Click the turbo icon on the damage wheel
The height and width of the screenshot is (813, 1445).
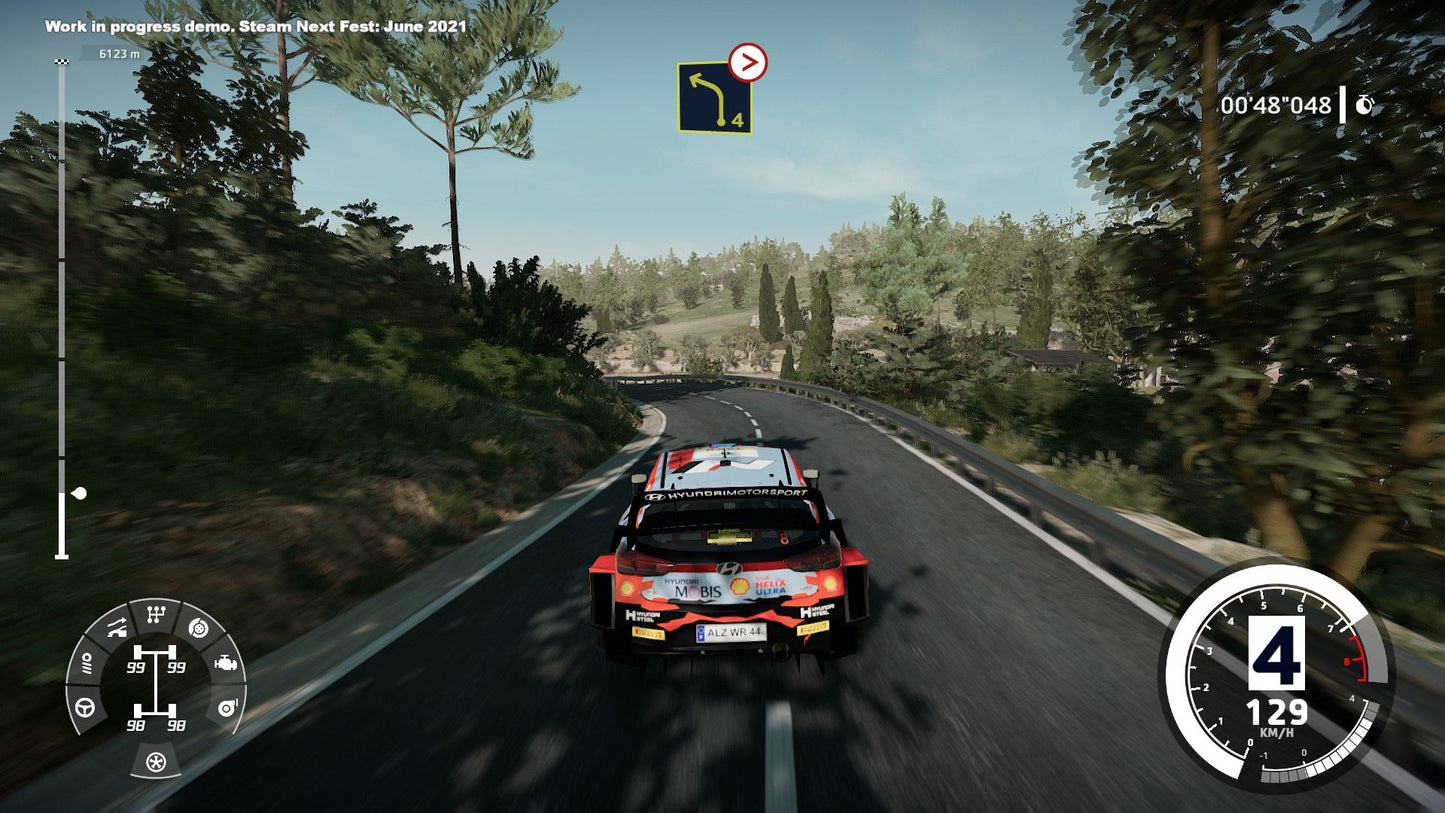coord(227,708)
